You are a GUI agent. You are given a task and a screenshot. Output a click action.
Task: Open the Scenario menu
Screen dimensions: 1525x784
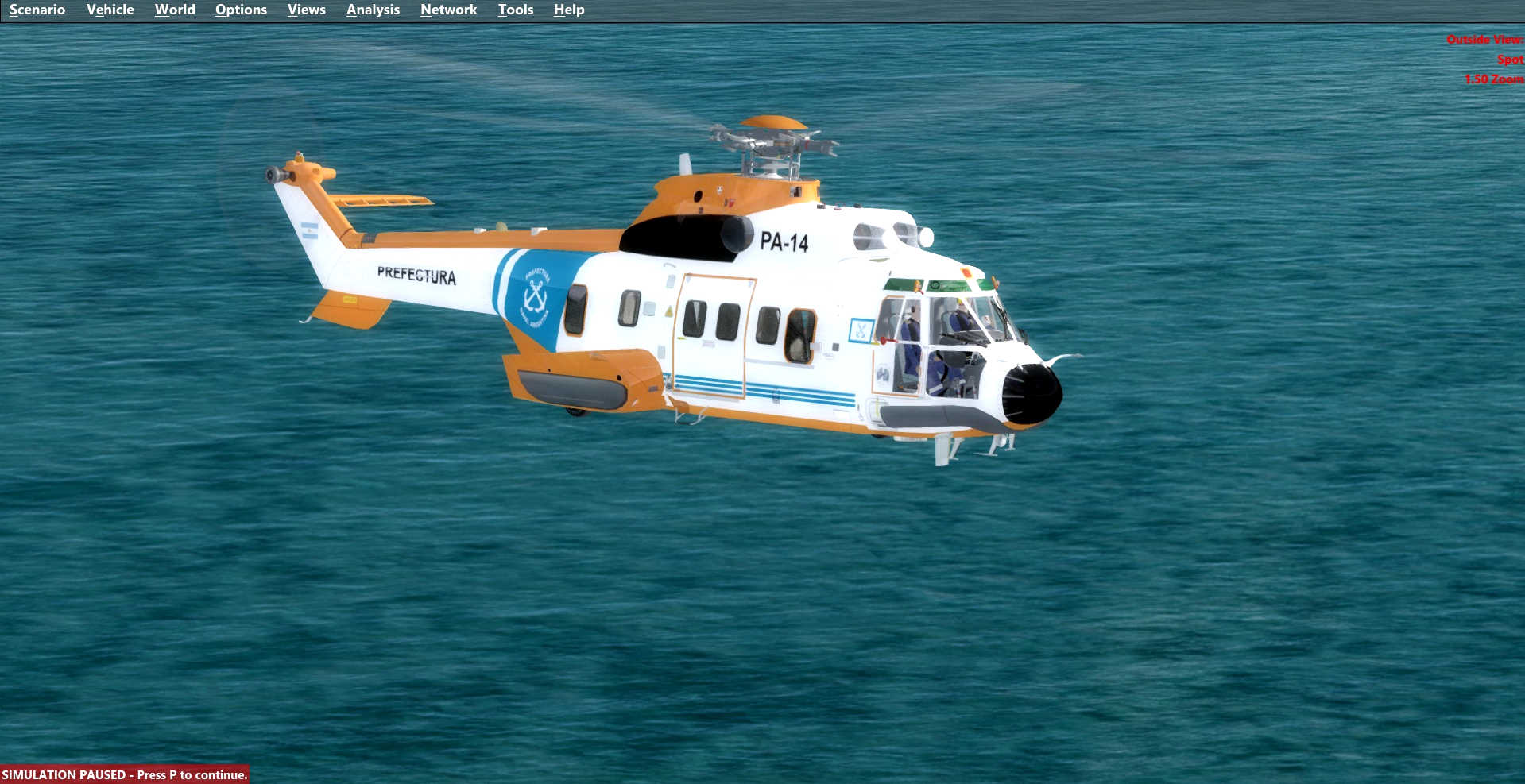[x=37, y=10]
